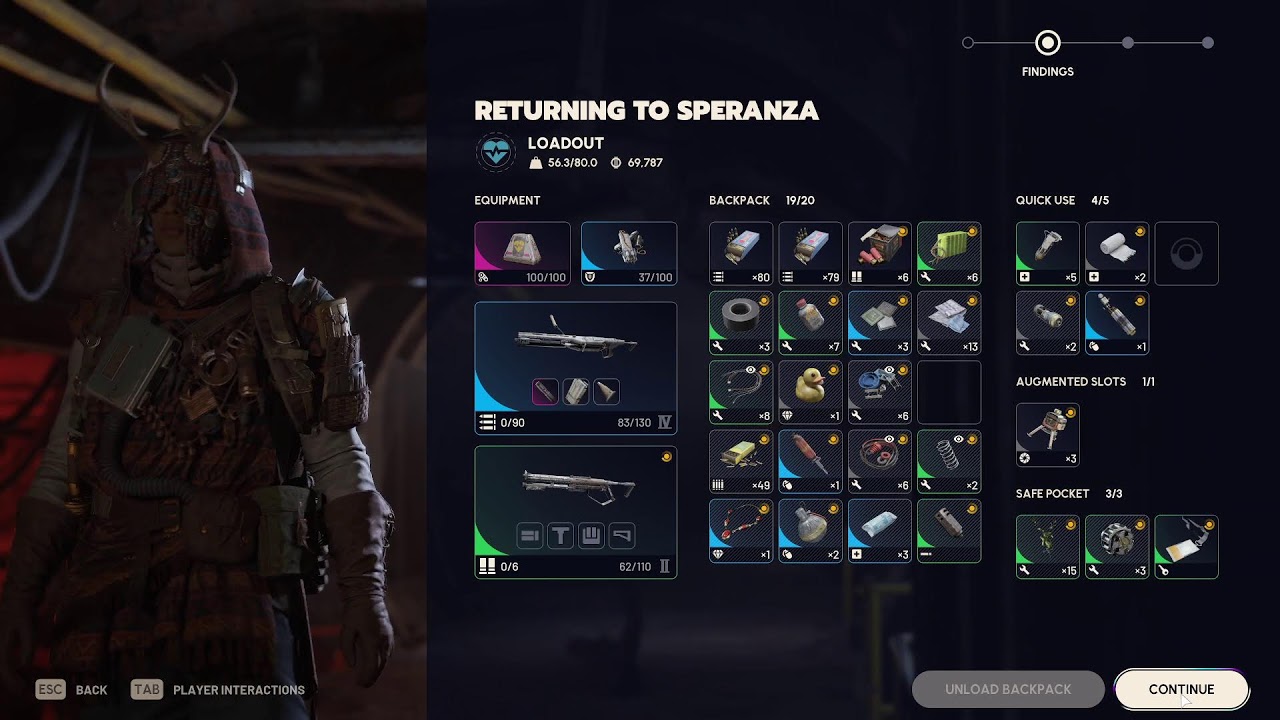
Task: Pick the metal spring item slot
Action: click(949, 462)
